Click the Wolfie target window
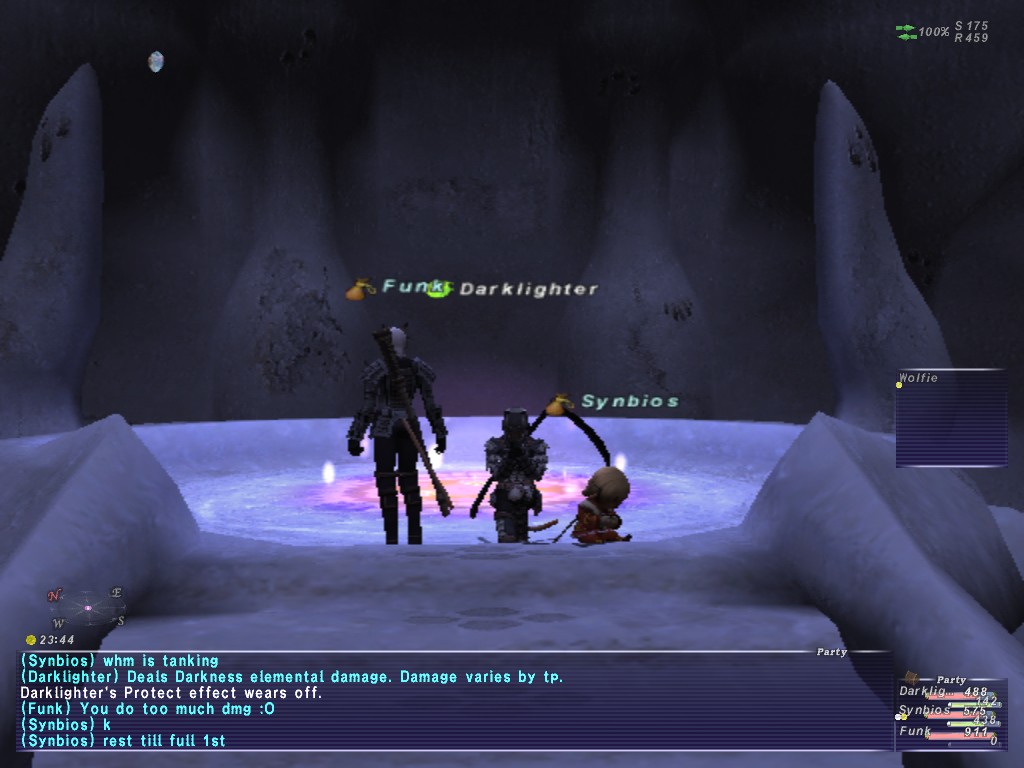The image size is (1024, 768). pos(950,418)
